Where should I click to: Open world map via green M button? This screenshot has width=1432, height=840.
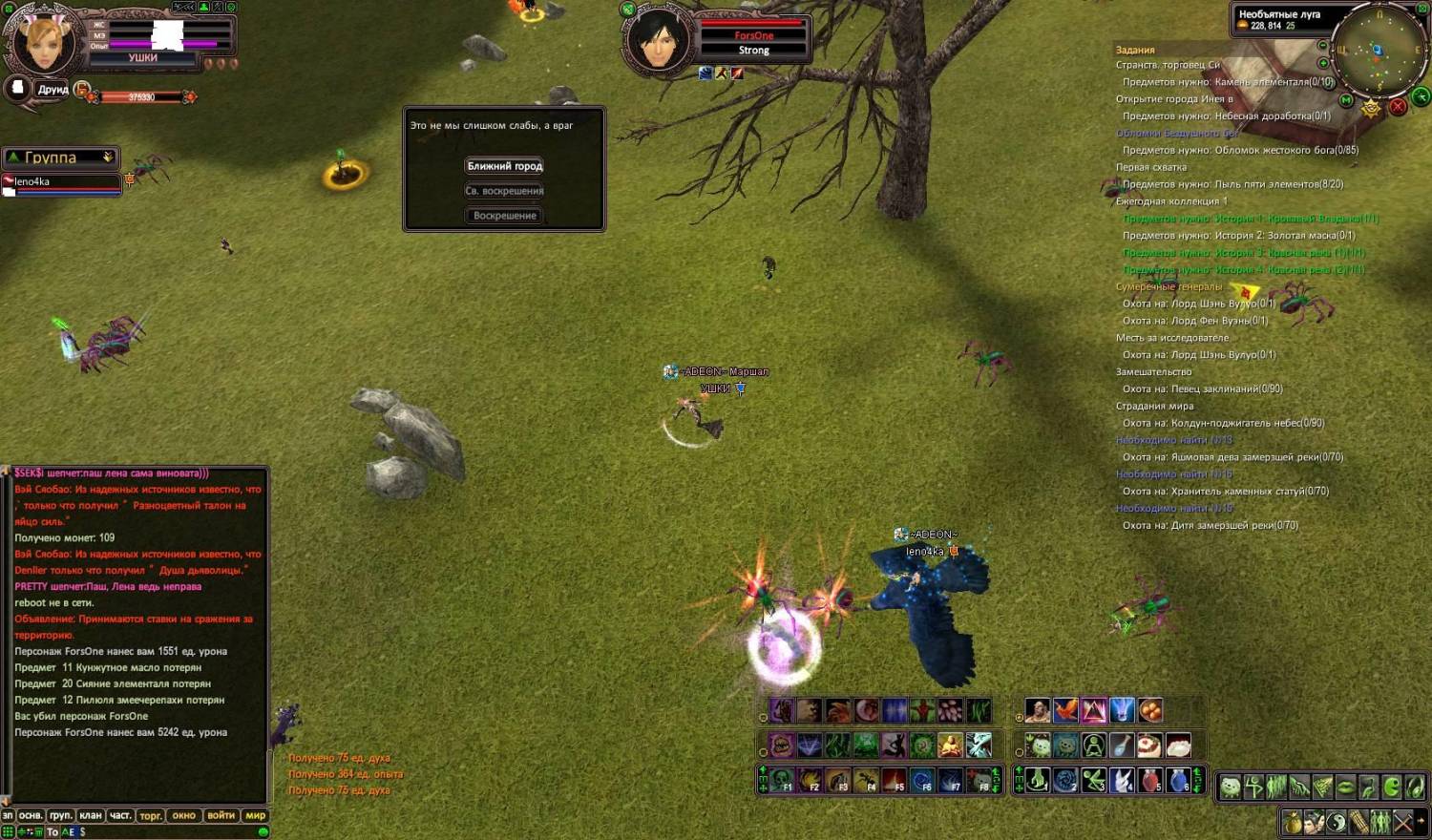[1346, 100]
